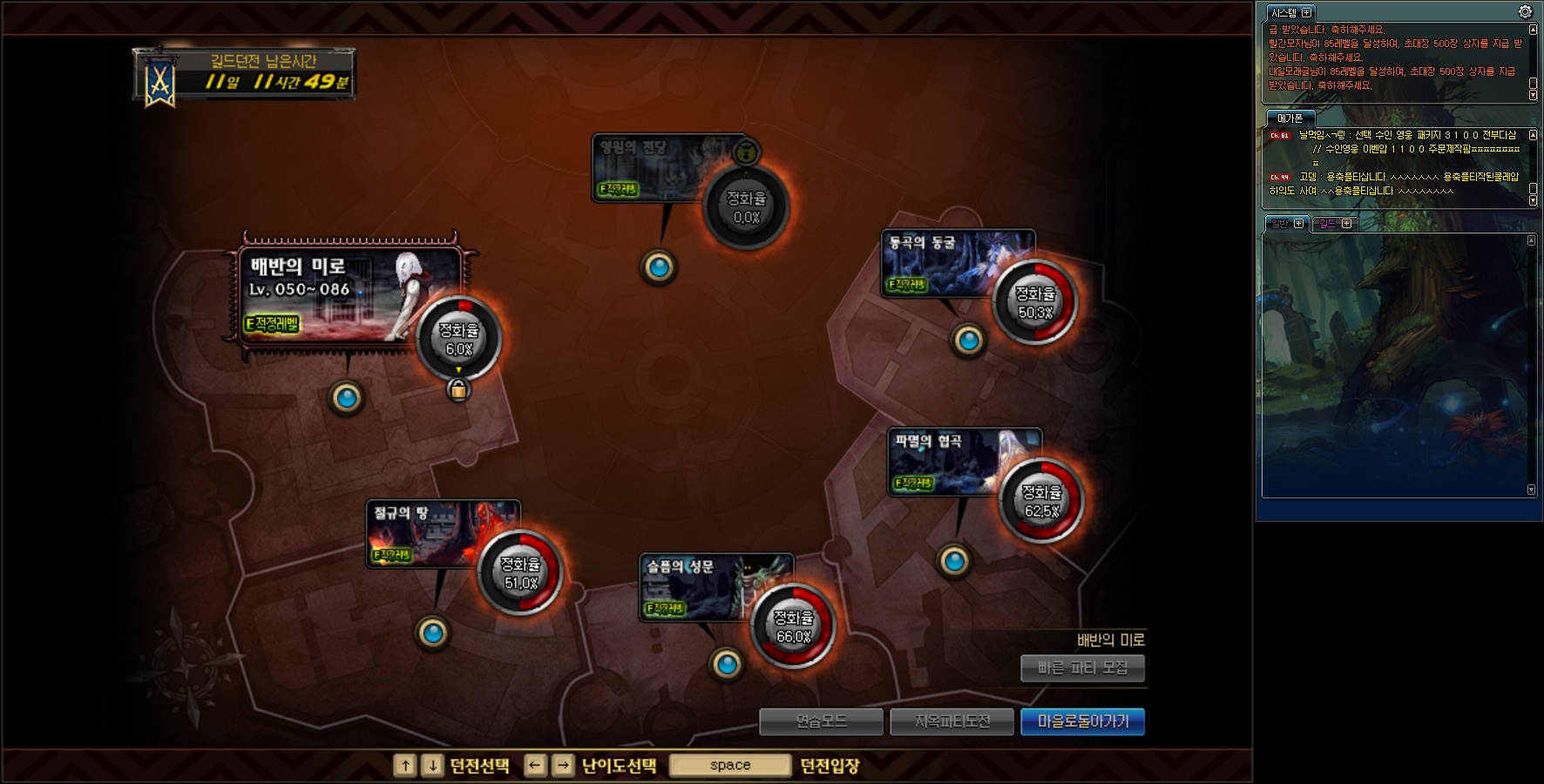The height and width of the screenshot is (784, 1544).
Task: Click the padlock icon under 배반의 미로
Action: coord(458,389)
